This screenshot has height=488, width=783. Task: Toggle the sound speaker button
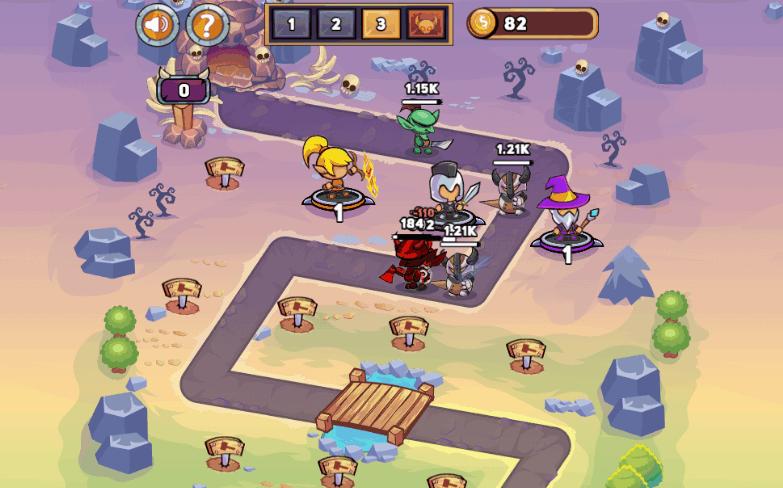[157, 24]
